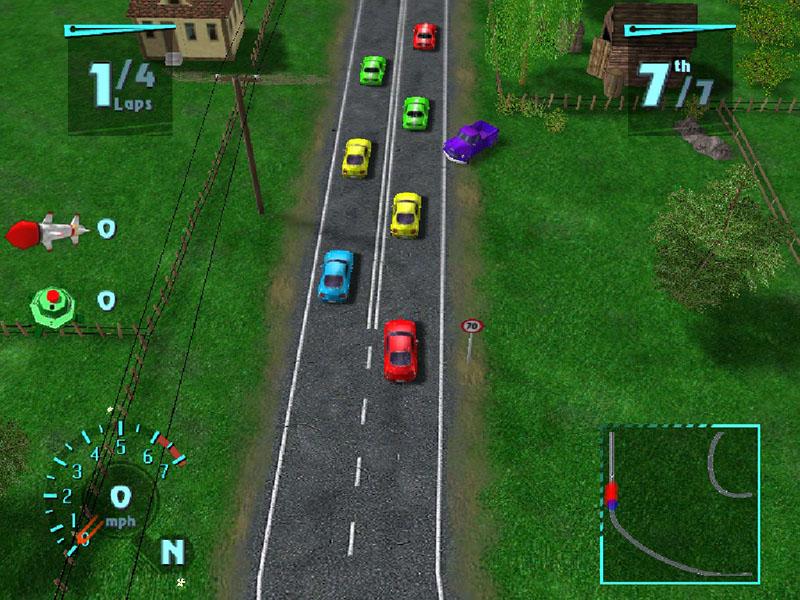The image size is (800, 600).
Task: Click the track minimap
Action: [x=680, y=504]
